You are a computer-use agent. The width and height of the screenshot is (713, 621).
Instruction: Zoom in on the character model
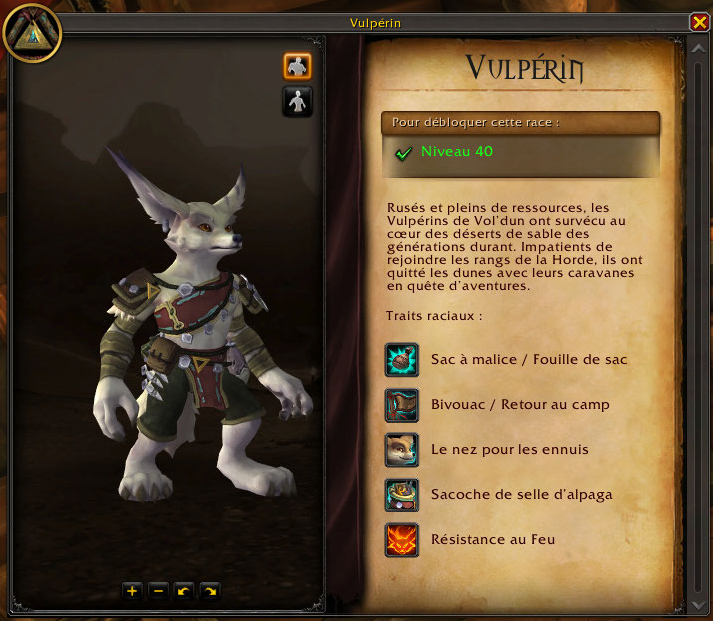click(132, 591)
